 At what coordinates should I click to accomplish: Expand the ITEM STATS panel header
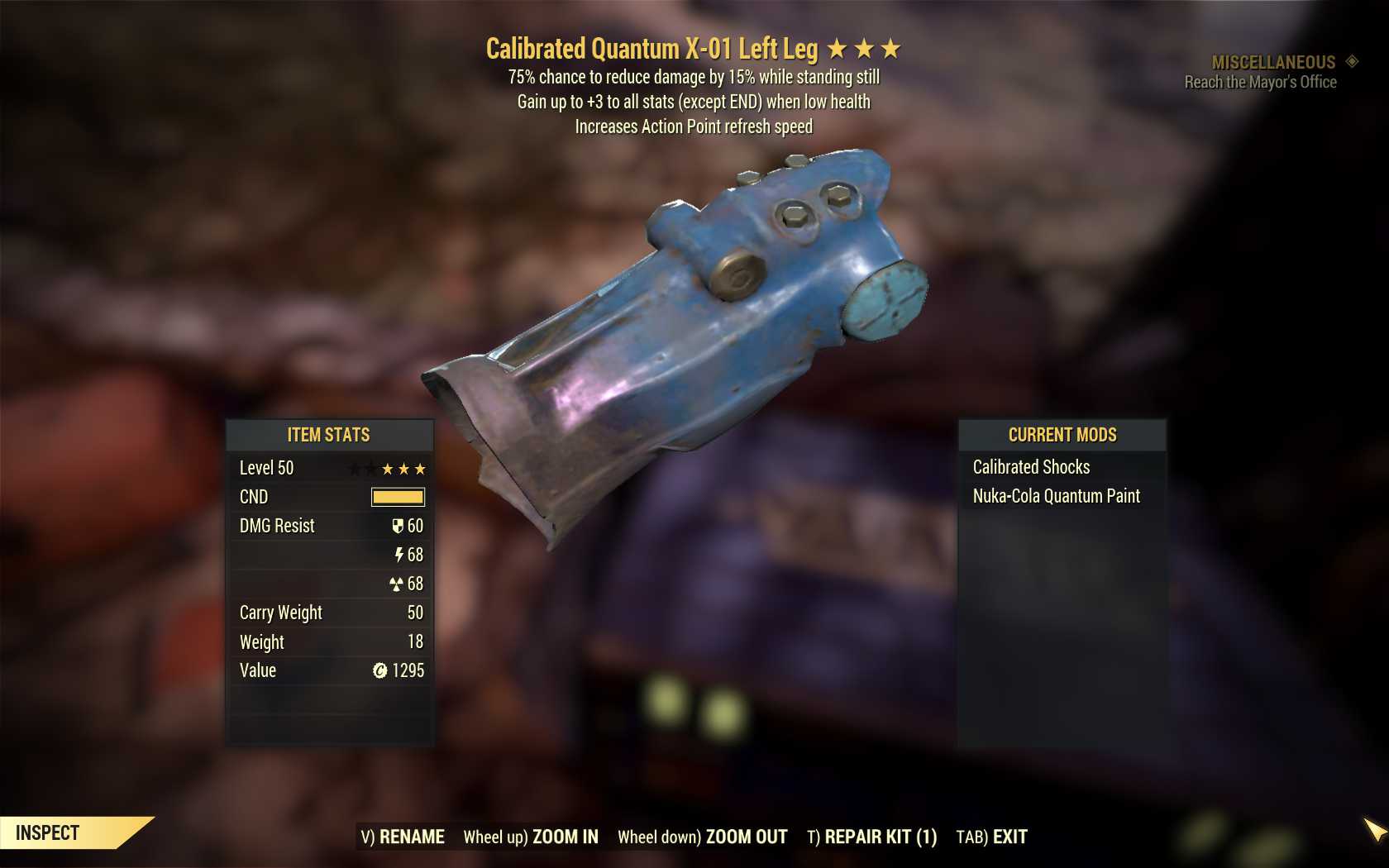coord(329,435)
